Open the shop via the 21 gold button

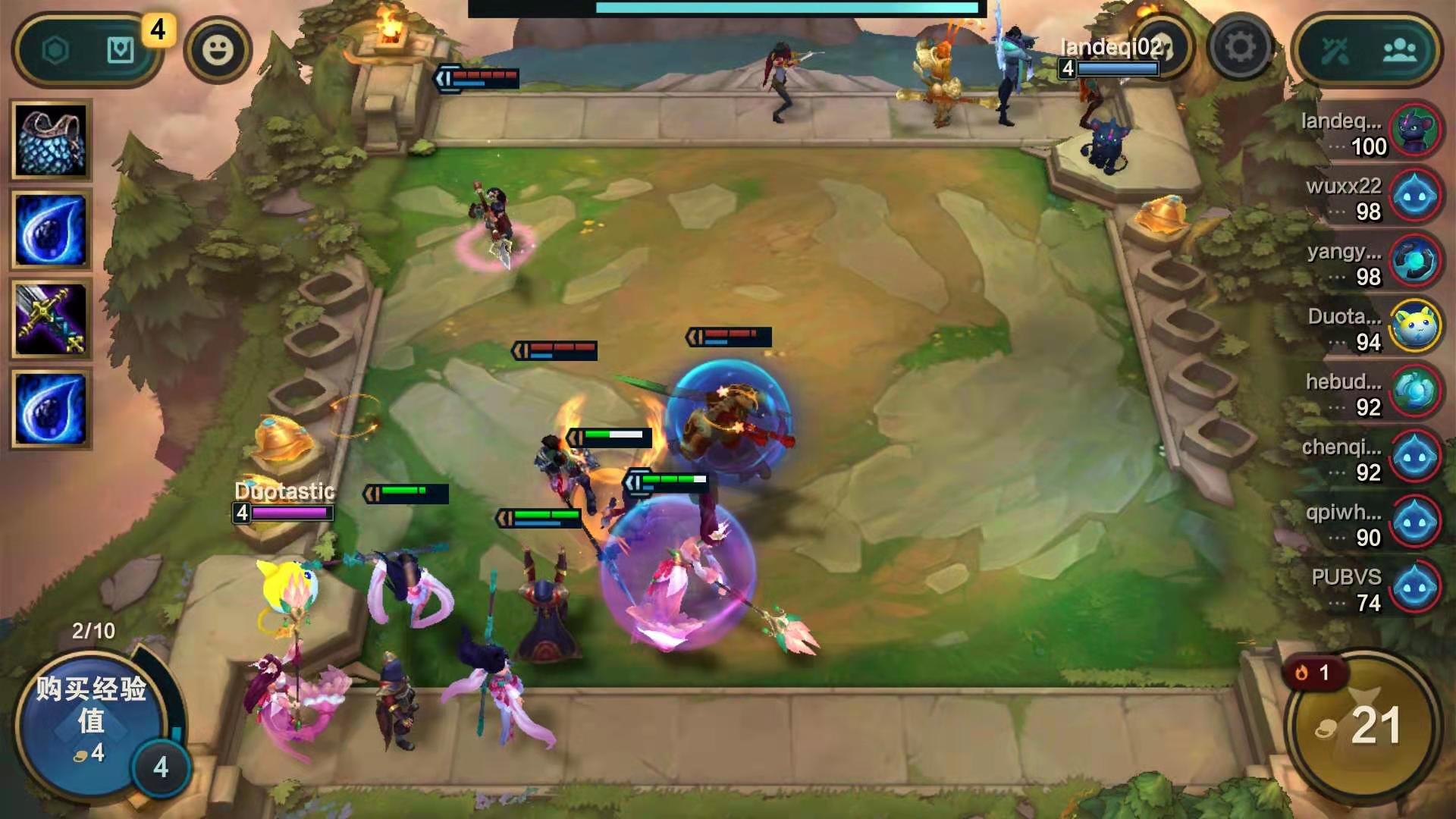(1363, 726)
